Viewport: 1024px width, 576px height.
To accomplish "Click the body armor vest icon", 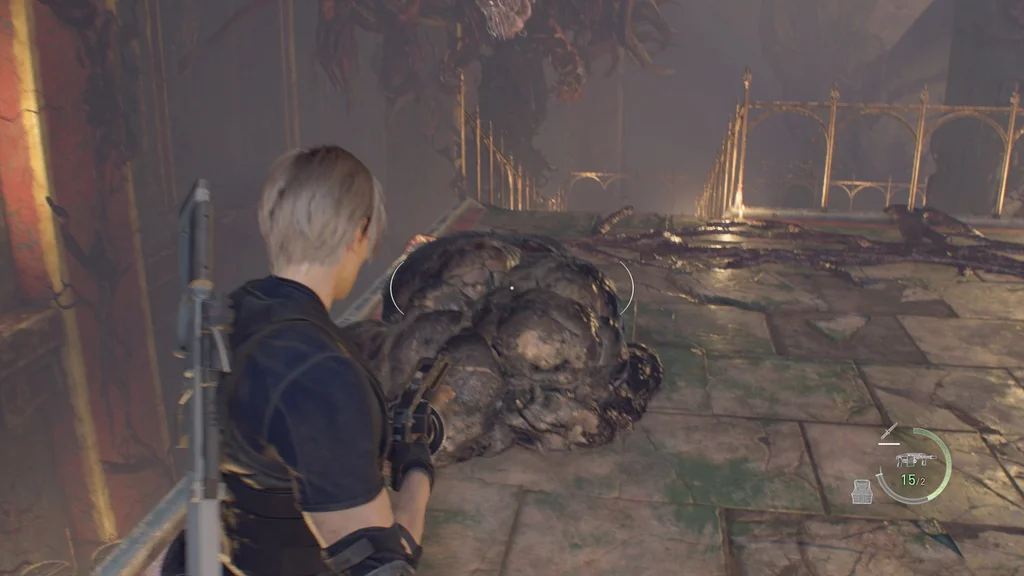I will [862, 491].
